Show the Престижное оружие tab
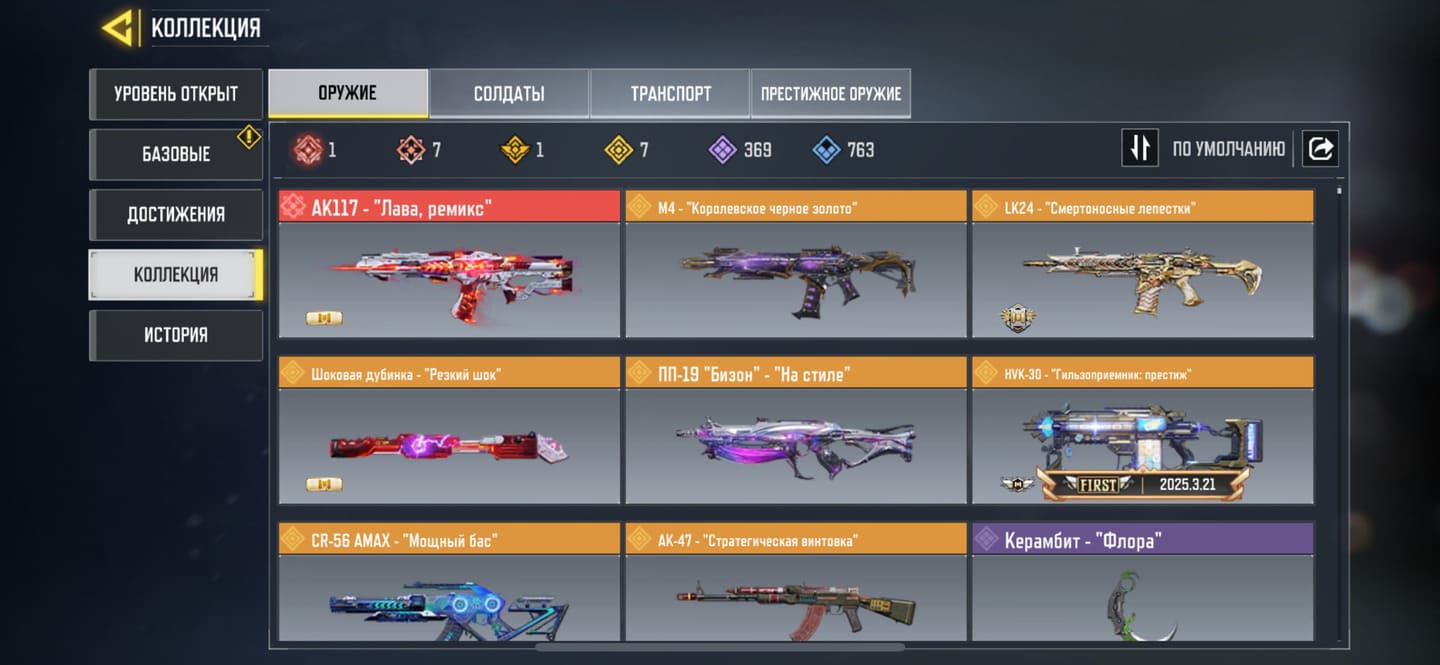 click(831, 94)
